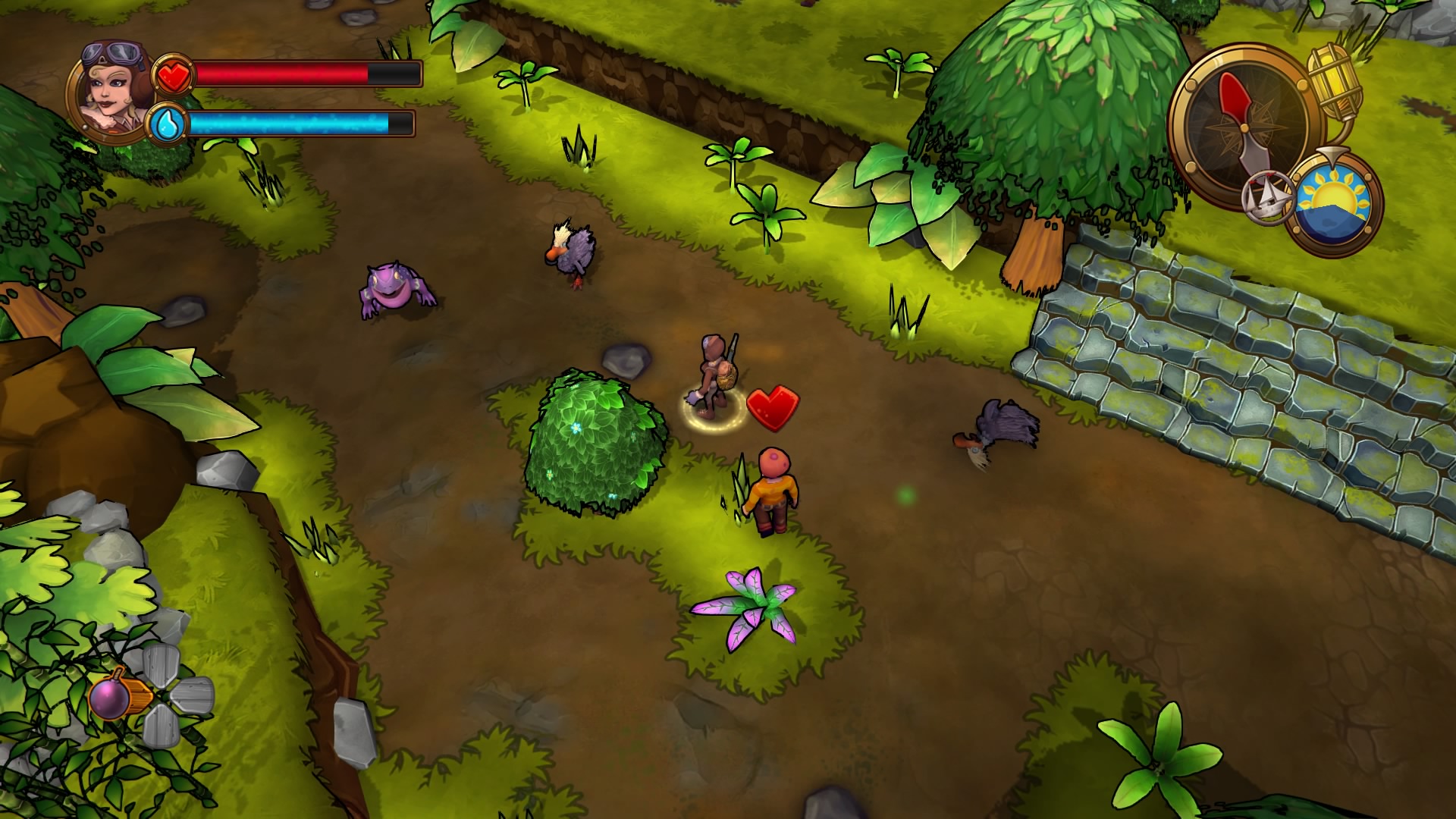The width and height of the screenshot is (1456, 819).
Task: Click the heart icon on the health bar
Action: (174, 75)
